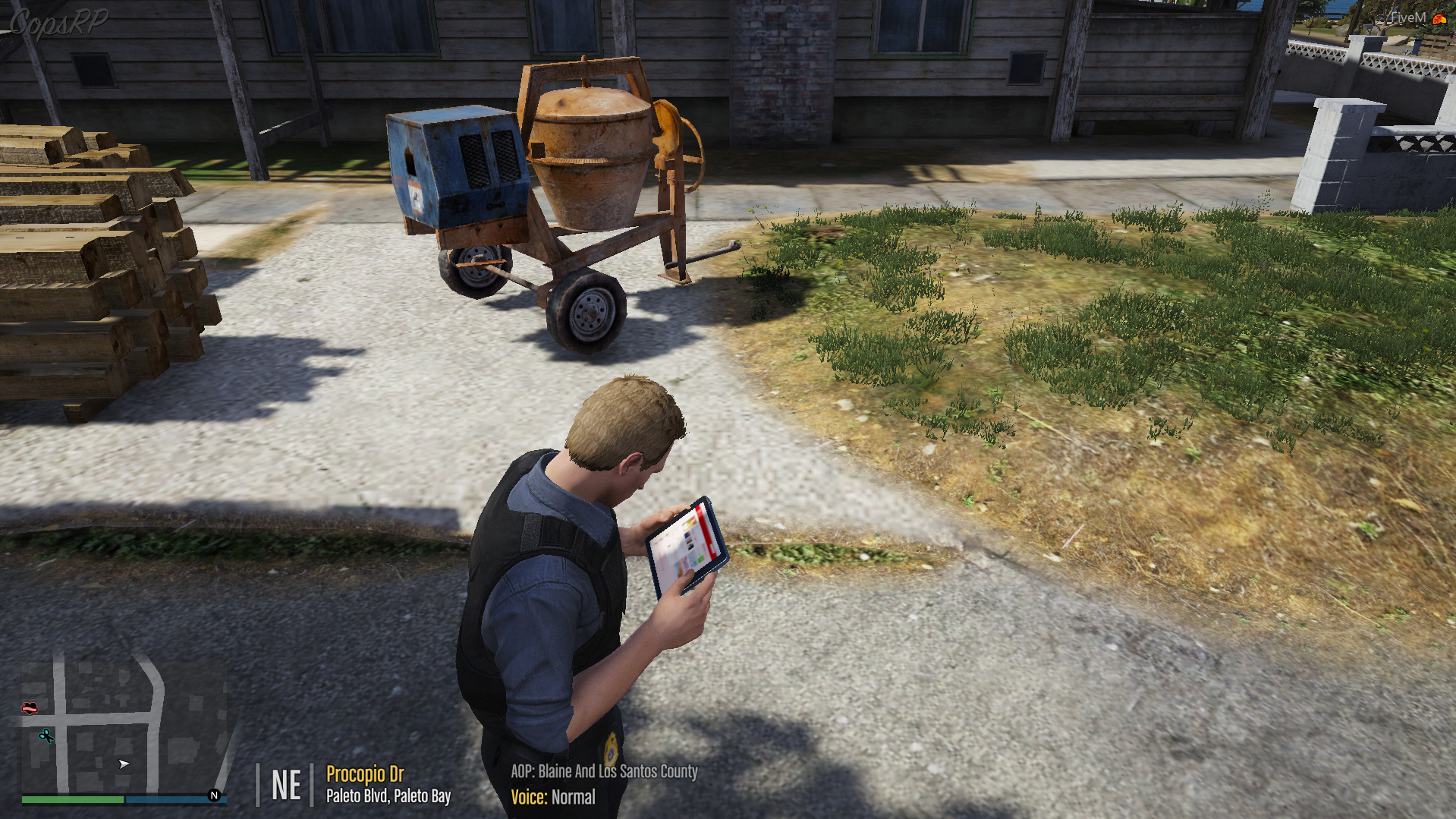Select the orange tile on the tablet screen
This screenshot has height=819, width=1456.
[689, 522]
